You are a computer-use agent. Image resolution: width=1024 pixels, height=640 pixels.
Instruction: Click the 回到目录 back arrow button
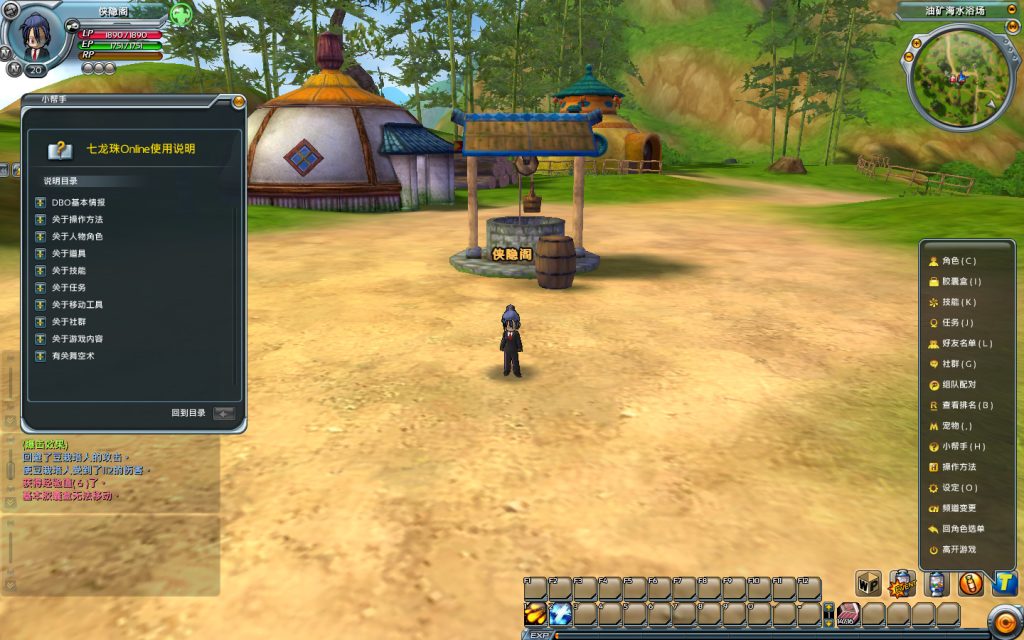[223, 412]
